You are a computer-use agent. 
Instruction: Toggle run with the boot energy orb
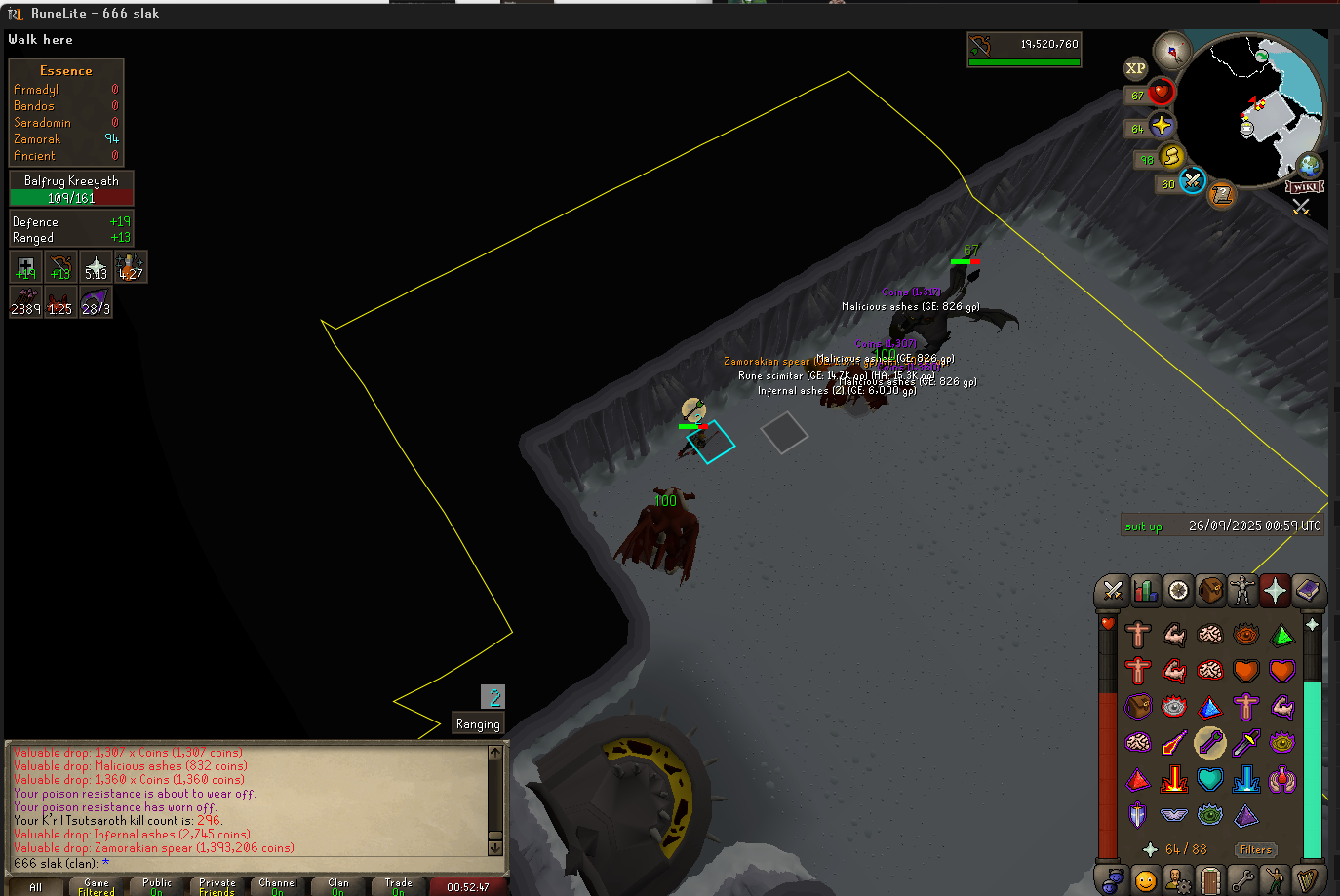[x=1171, y=156]
